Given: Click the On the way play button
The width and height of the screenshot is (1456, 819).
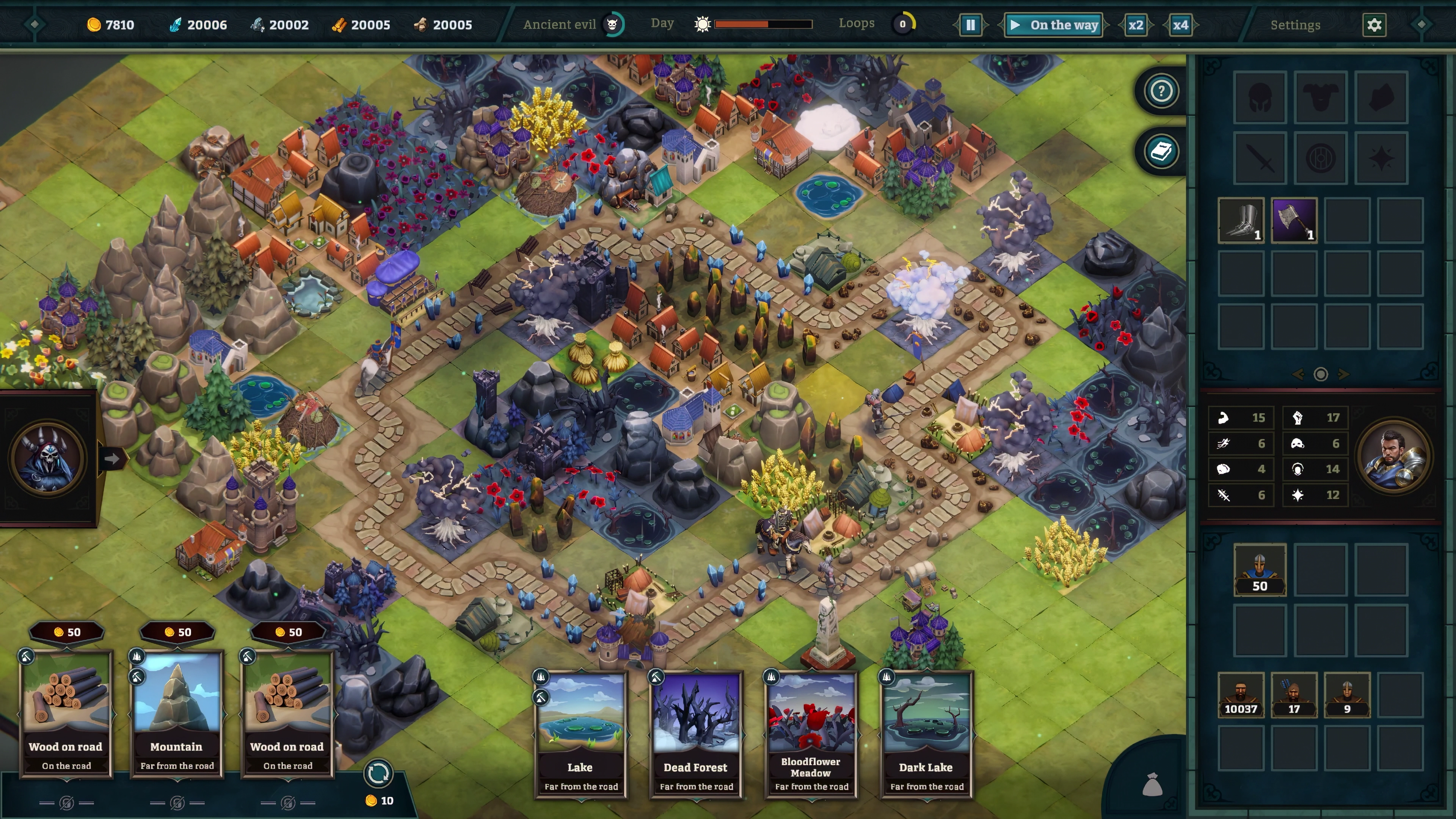Looking at the screenshot, I should [1054, 25].
